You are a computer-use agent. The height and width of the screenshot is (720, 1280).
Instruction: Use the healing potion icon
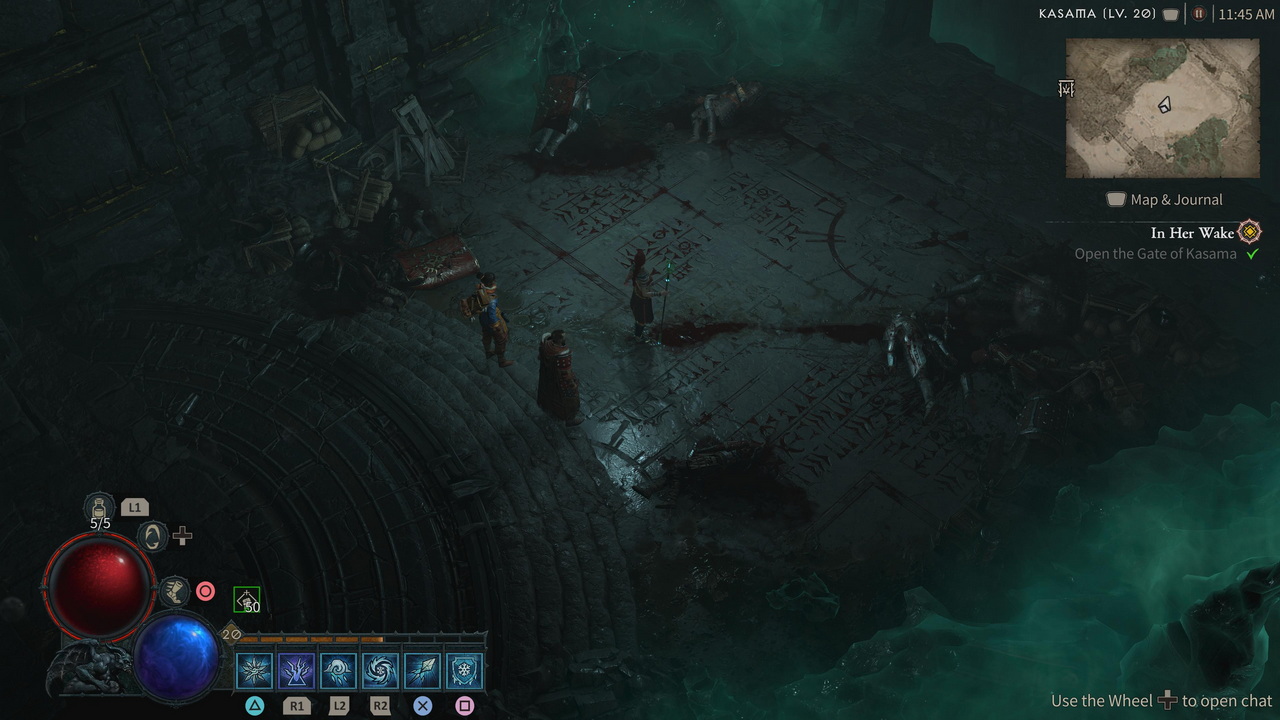(x=100, y=507)
